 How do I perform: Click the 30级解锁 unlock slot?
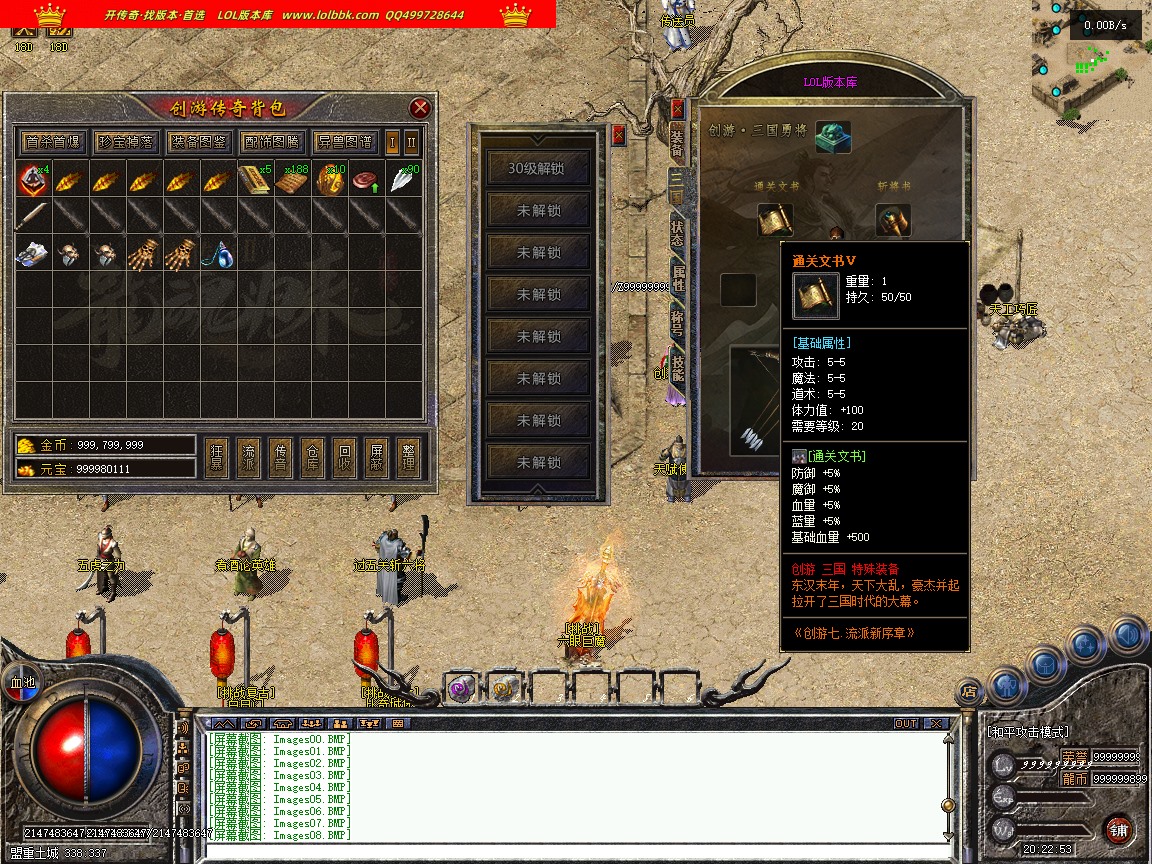pyautogui.click(x=537, y=169)
